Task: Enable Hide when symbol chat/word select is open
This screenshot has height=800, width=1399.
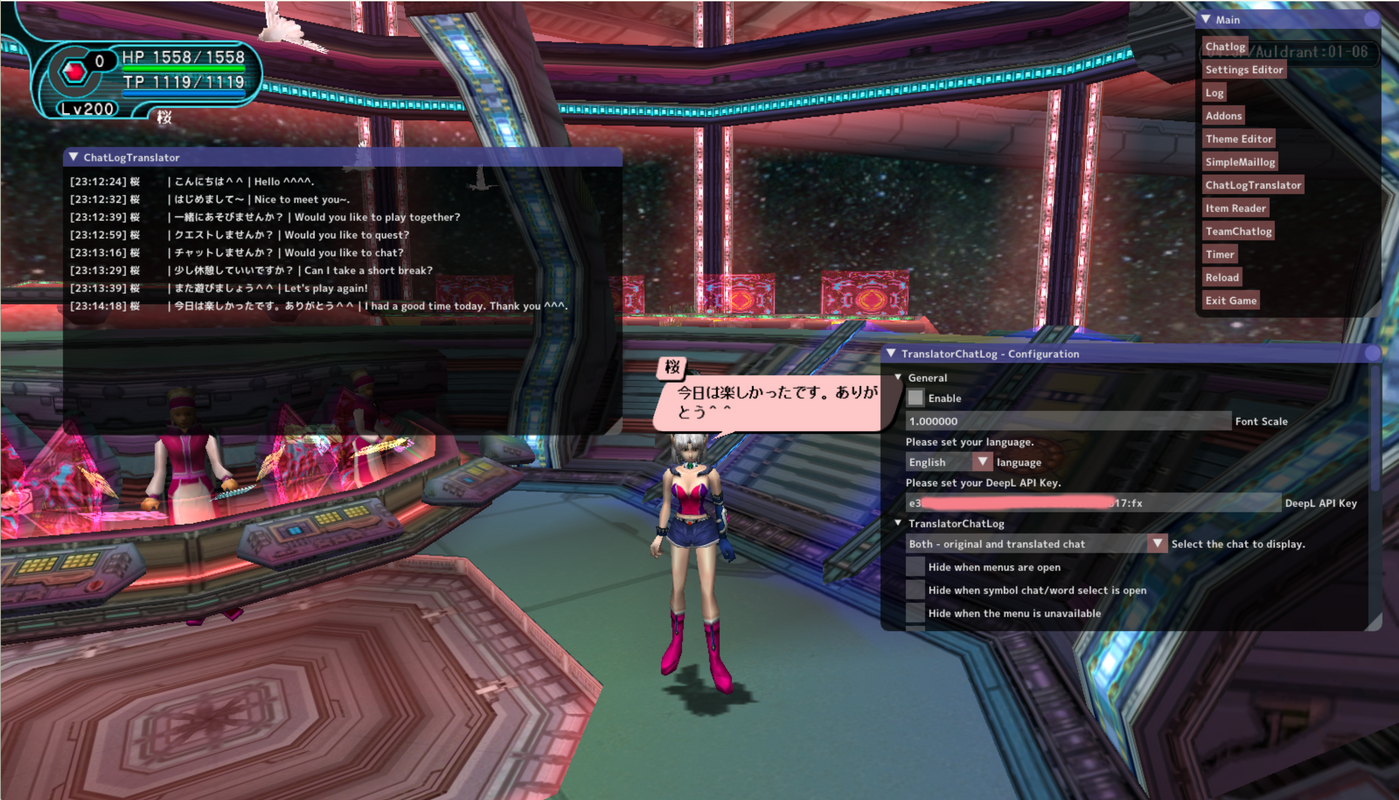Action: click(x=915, y=590)
